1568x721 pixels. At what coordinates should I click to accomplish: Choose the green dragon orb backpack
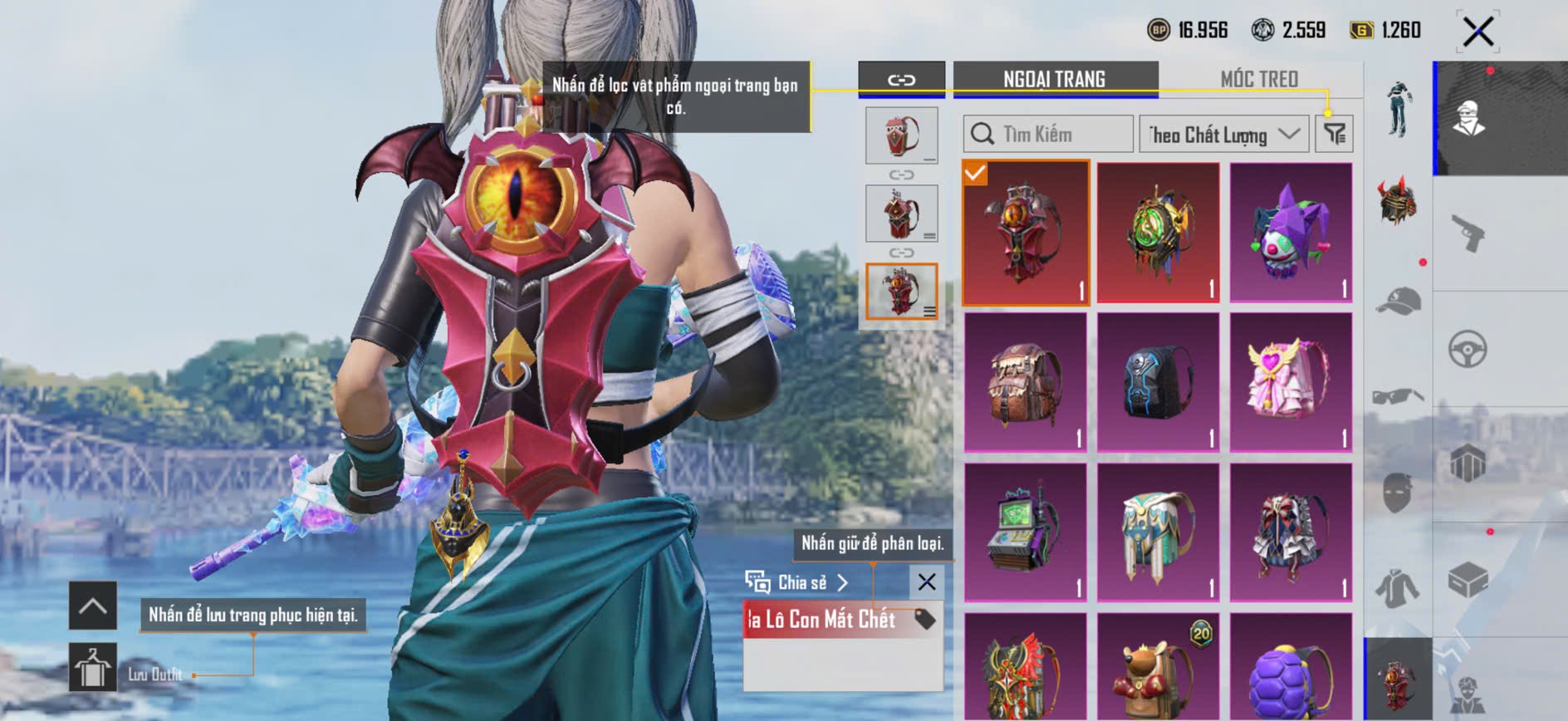(1158, 232)
